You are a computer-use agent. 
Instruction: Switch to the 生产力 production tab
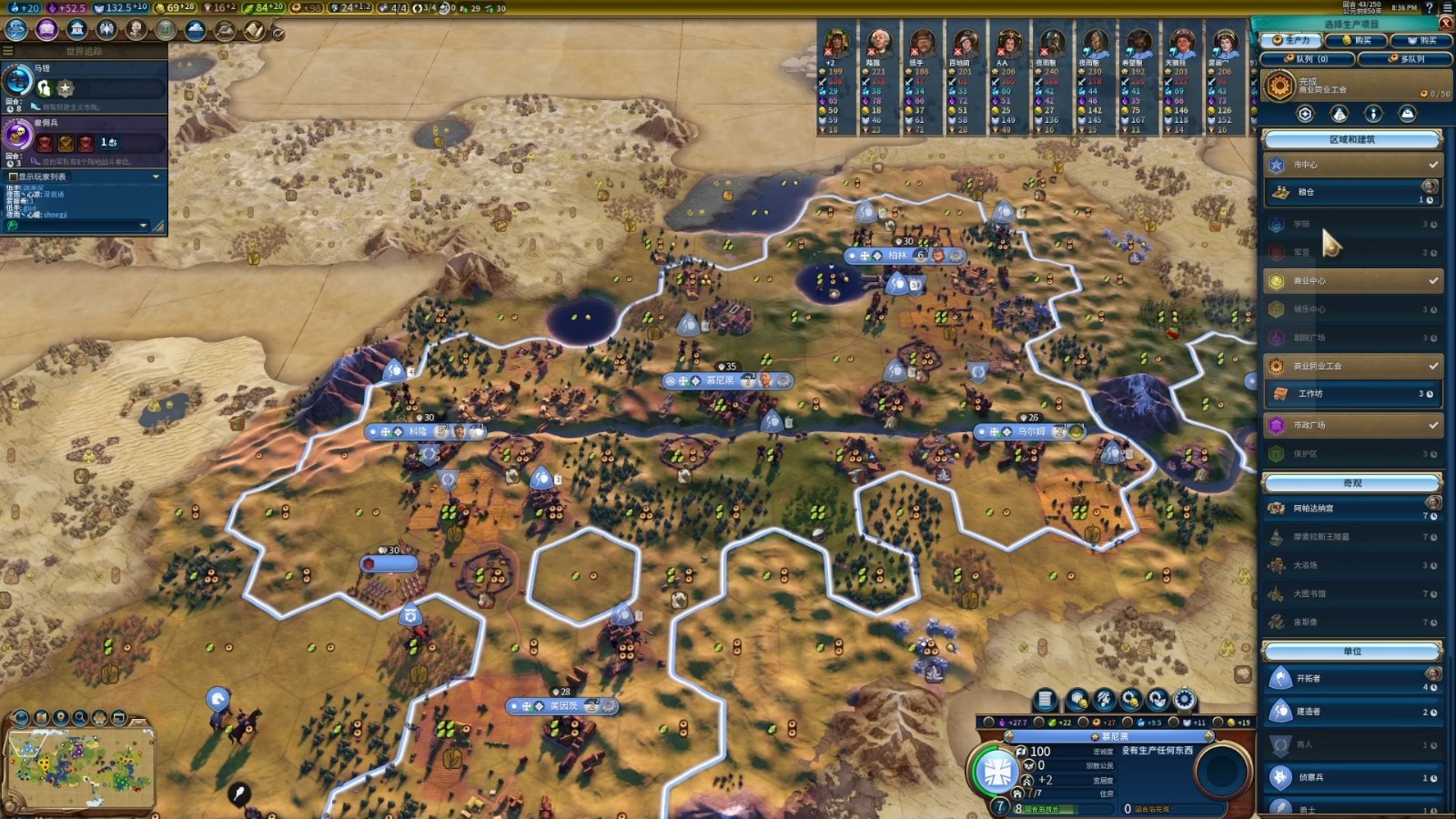point(1290,41)
